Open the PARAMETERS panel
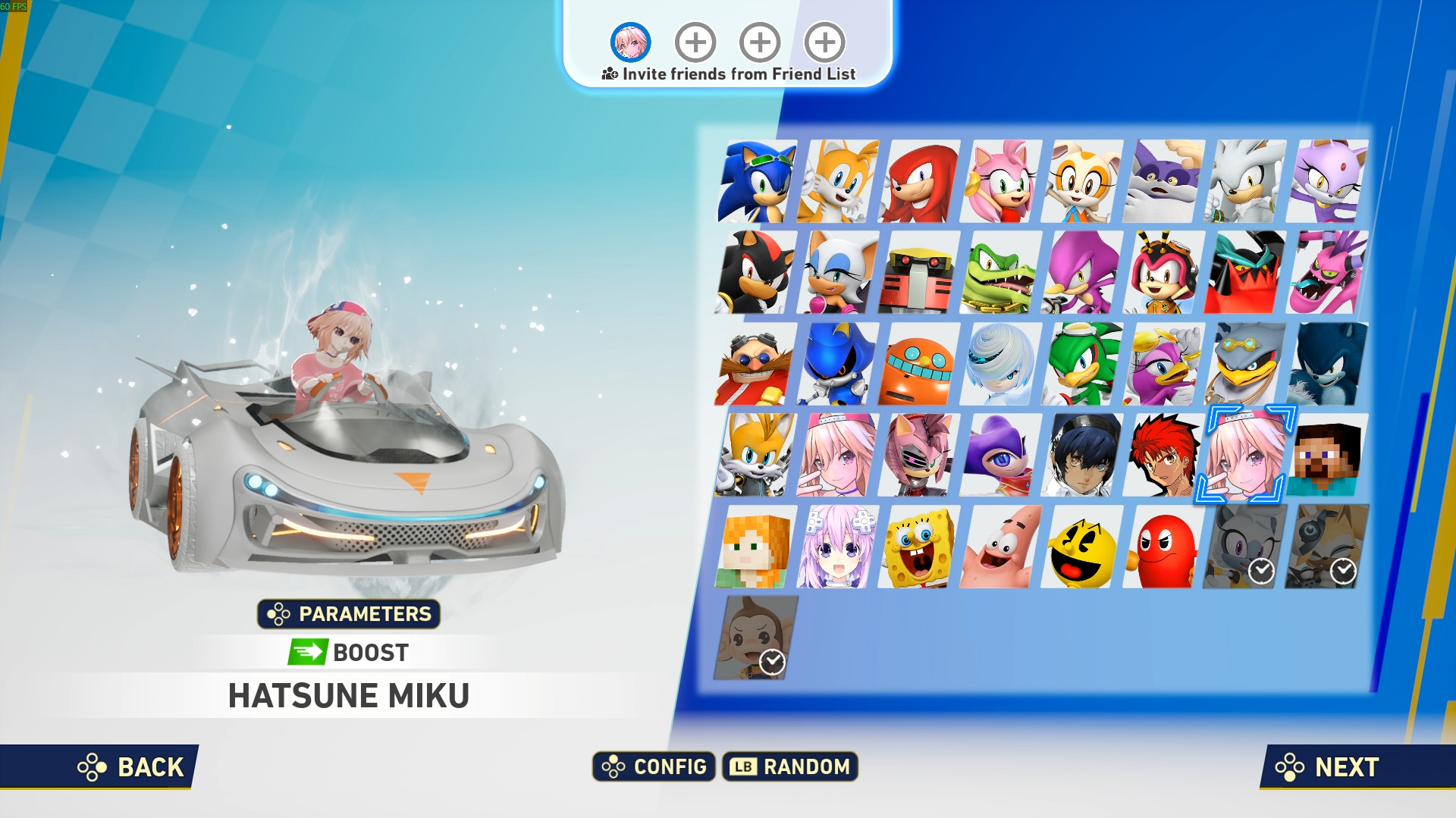The image size is (1456, 818). (x=349, y=615)
